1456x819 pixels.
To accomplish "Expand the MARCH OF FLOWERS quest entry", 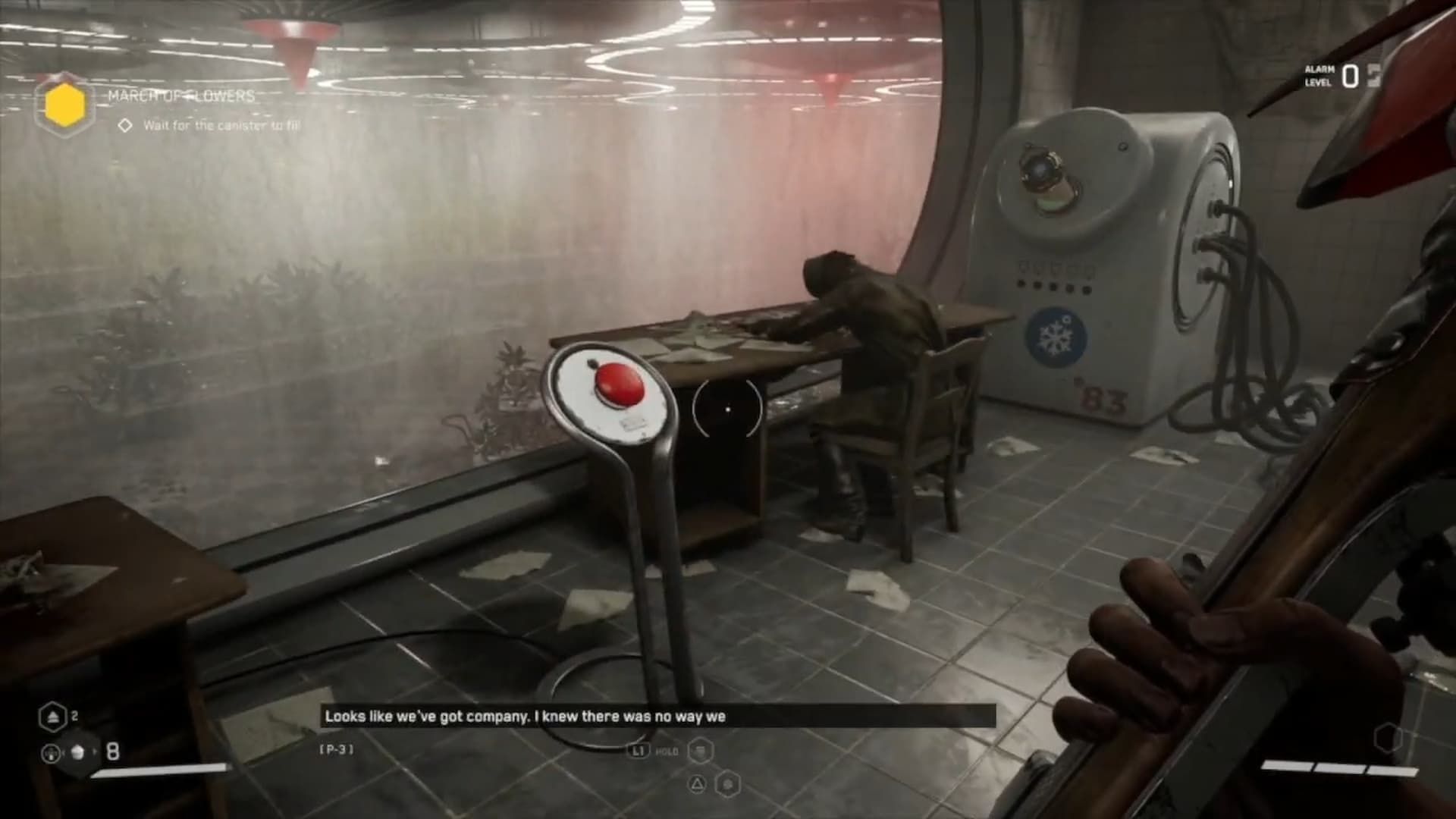I will [180, 97].
